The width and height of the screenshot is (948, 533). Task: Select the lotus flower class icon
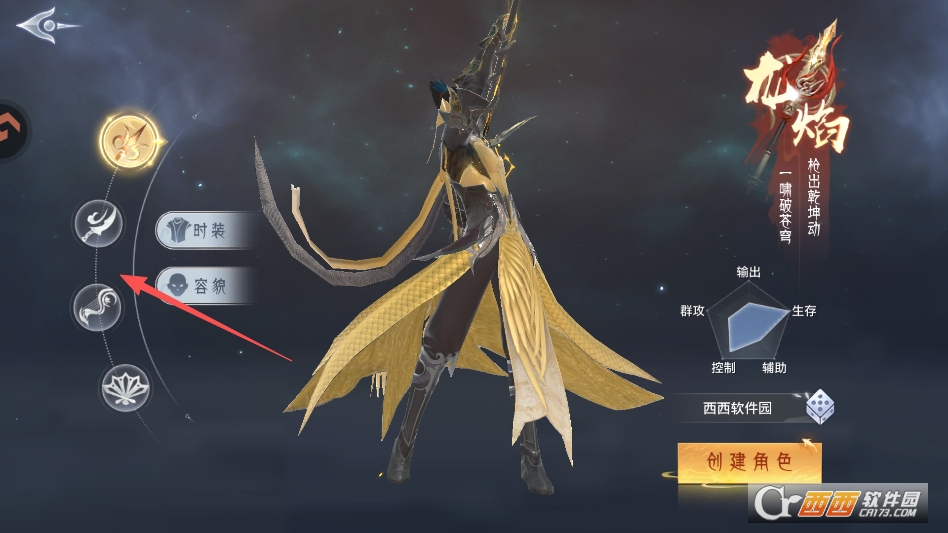point(125,387)
